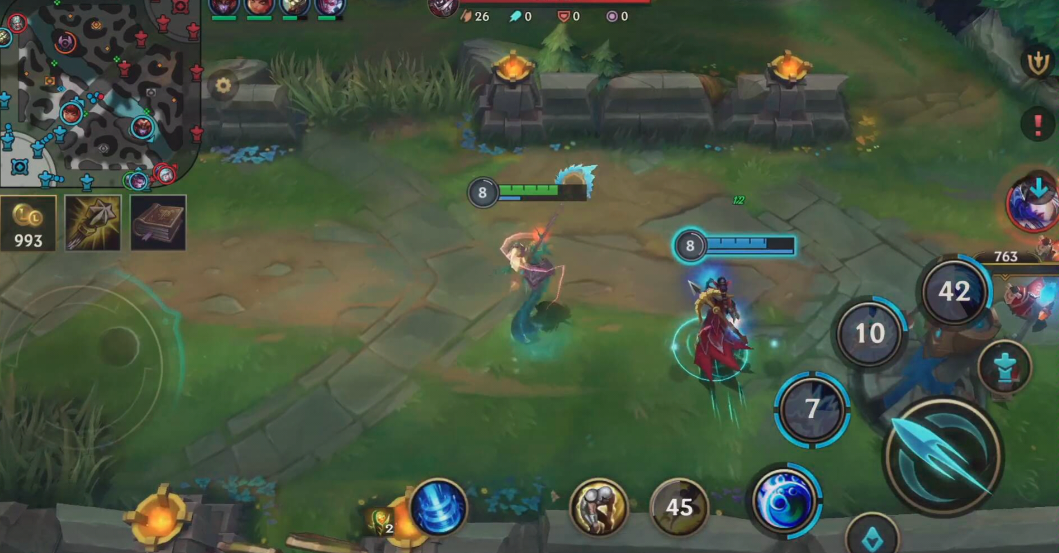Activate the armored figure summoner spell

tap(598, 507)
